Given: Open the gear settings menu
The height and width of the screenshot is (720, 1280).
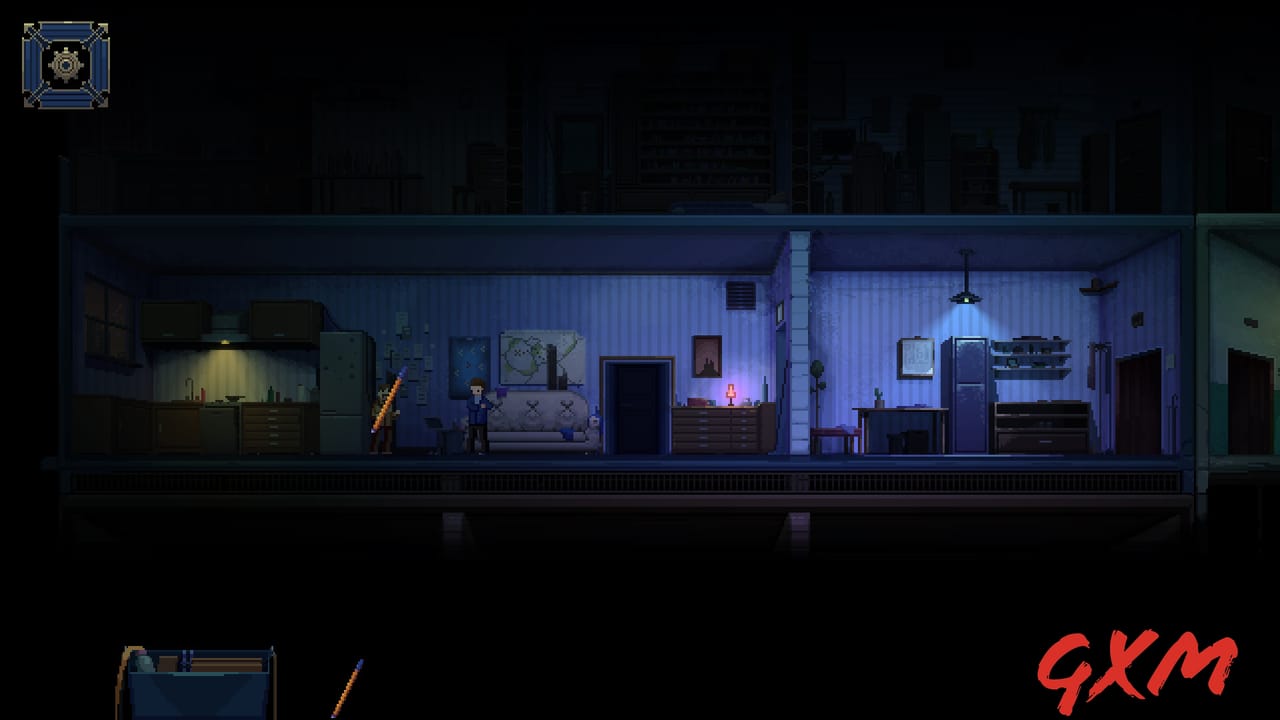Looking at the screenshot, I should [66, 65].
